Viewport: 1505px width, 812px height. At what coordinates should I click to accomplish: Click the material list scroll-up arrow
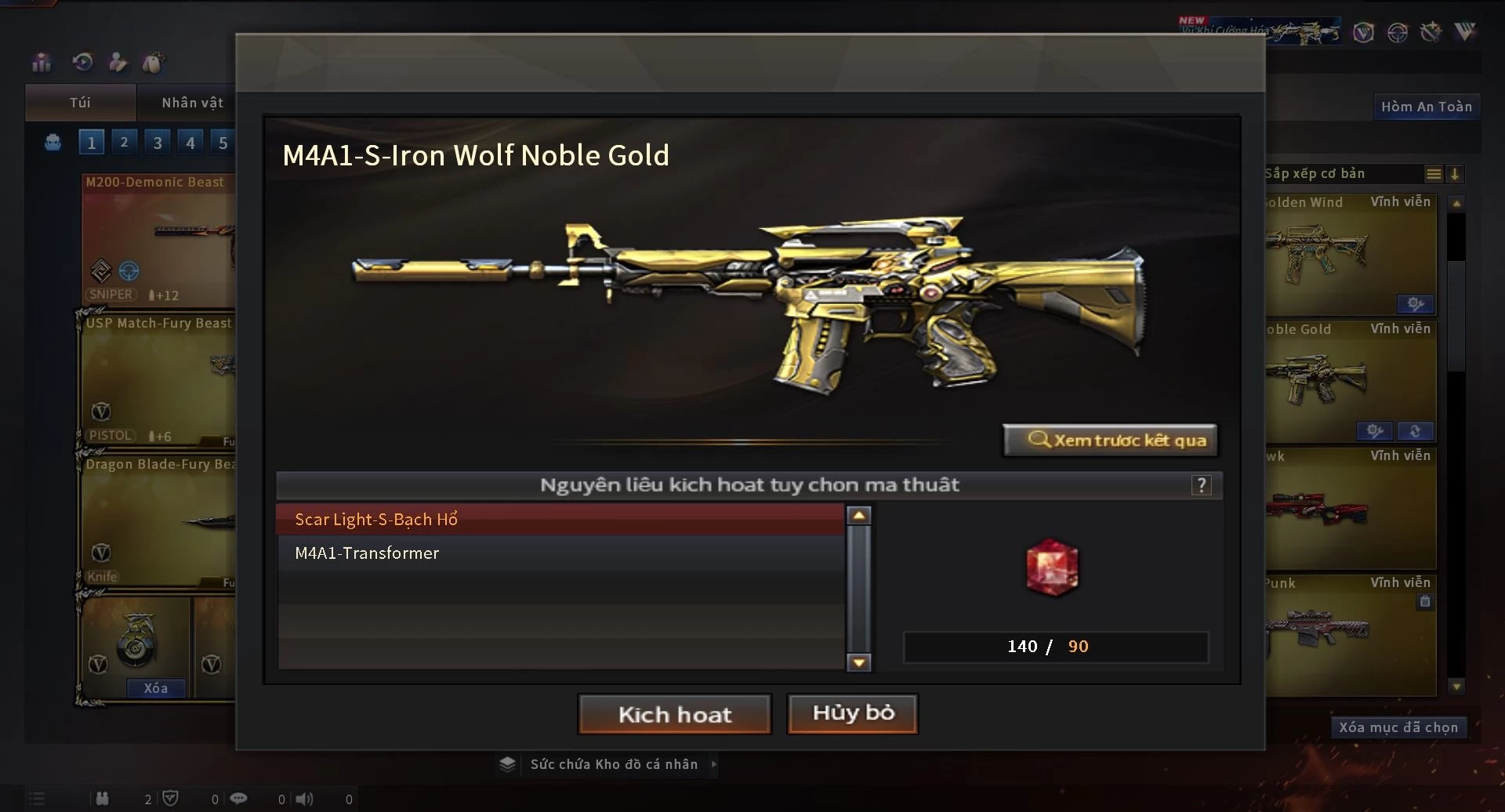[859, 516]
